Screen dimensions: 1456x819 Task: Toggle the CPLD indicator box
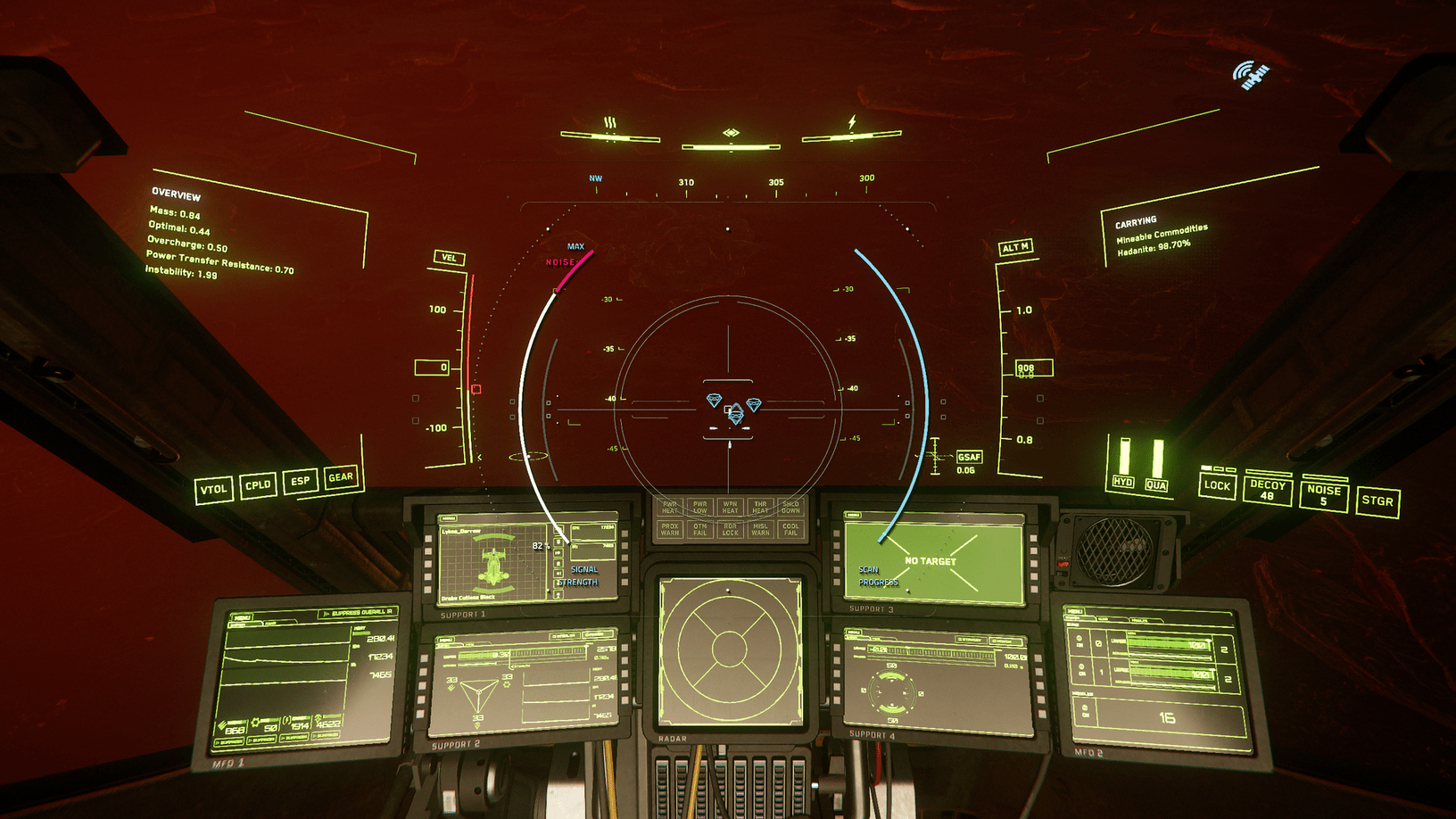coord(258,485)
